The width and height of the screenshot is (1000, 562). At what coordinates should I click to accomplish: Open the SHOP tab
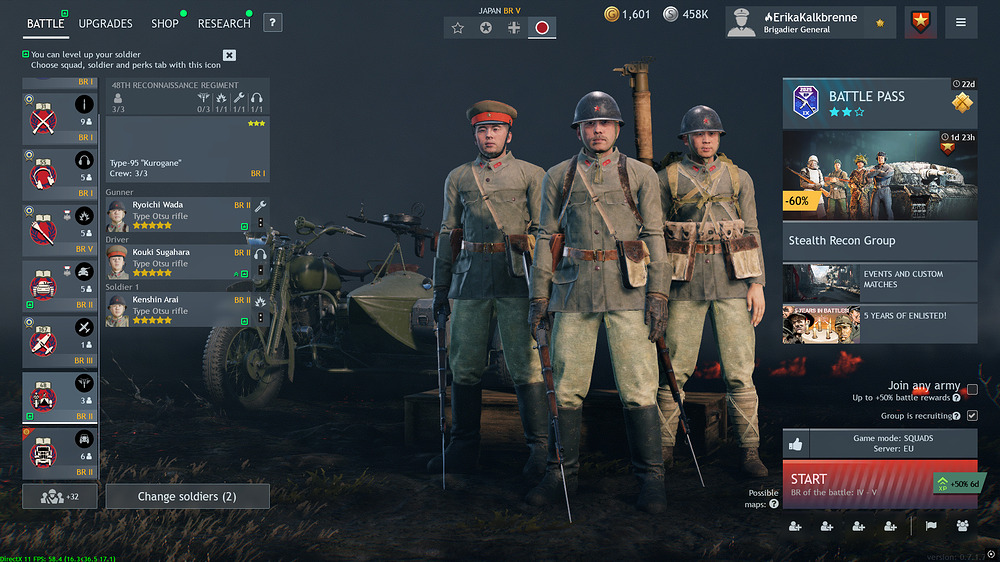tap(165, 23)
